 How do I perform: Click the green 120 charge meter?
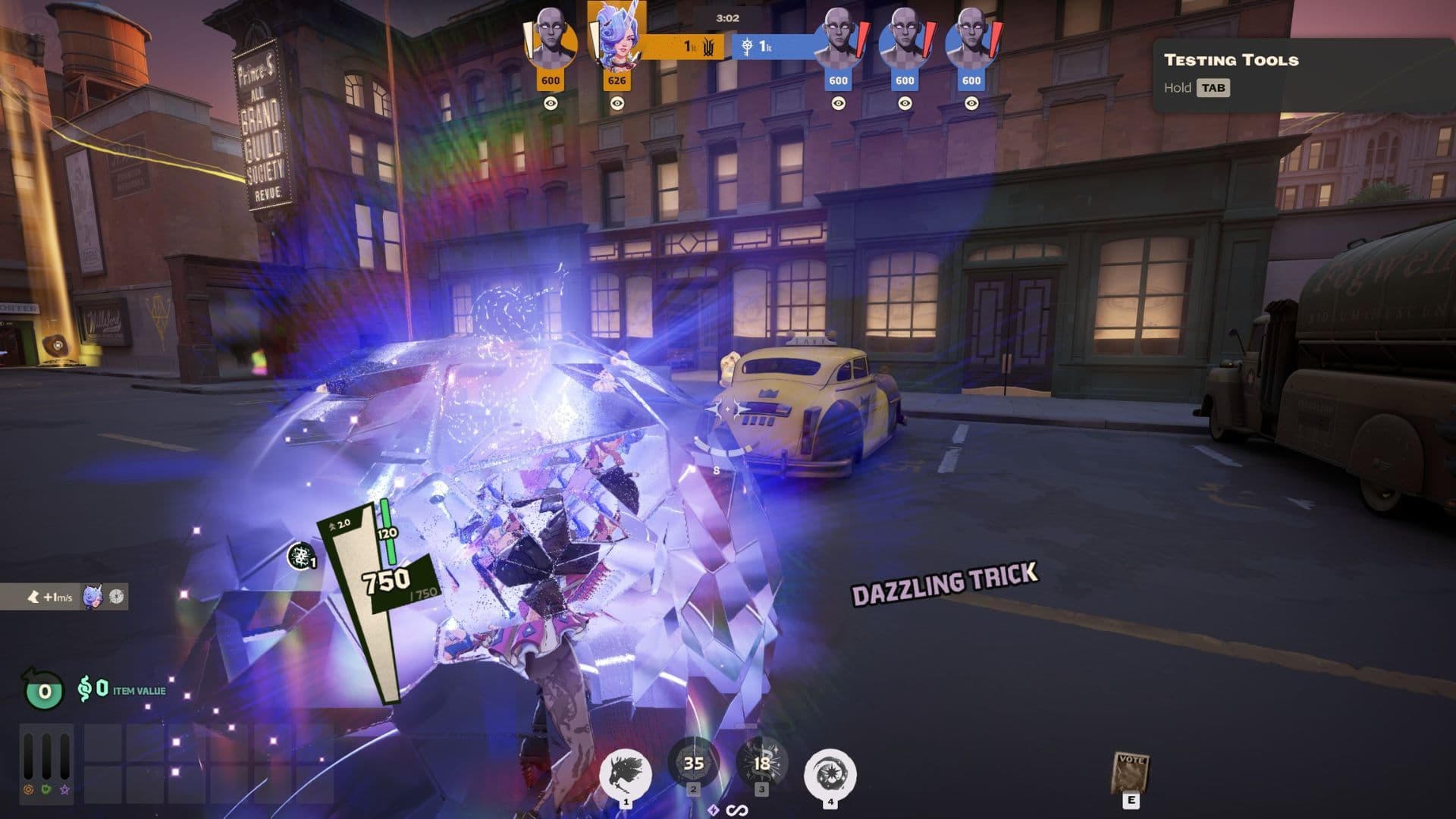pyautogui.click(x=386, y=531)
